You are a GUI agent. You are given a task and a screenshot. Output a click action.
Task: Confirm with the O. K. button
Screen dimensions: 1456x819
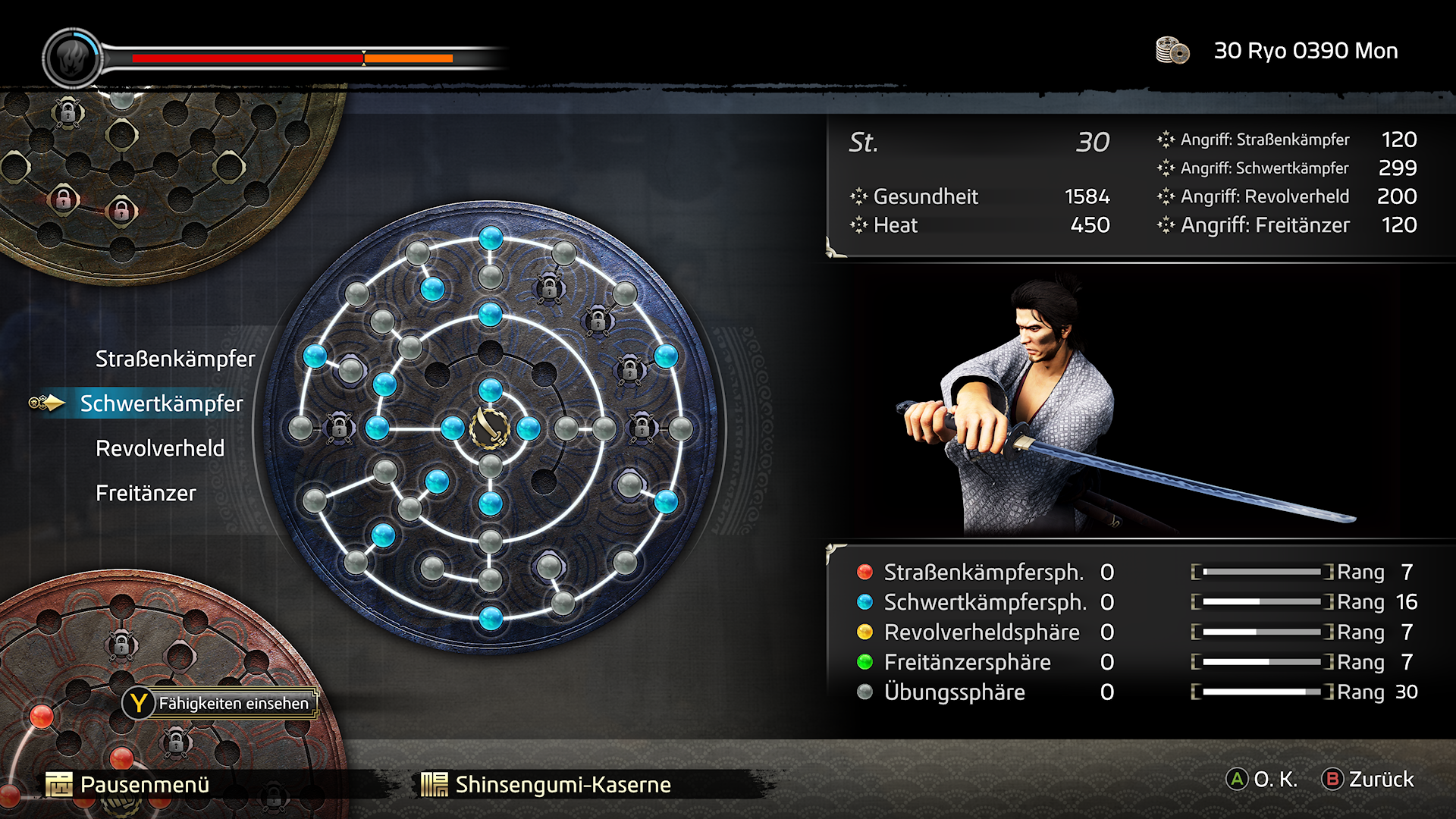[x=1263, y=779]
